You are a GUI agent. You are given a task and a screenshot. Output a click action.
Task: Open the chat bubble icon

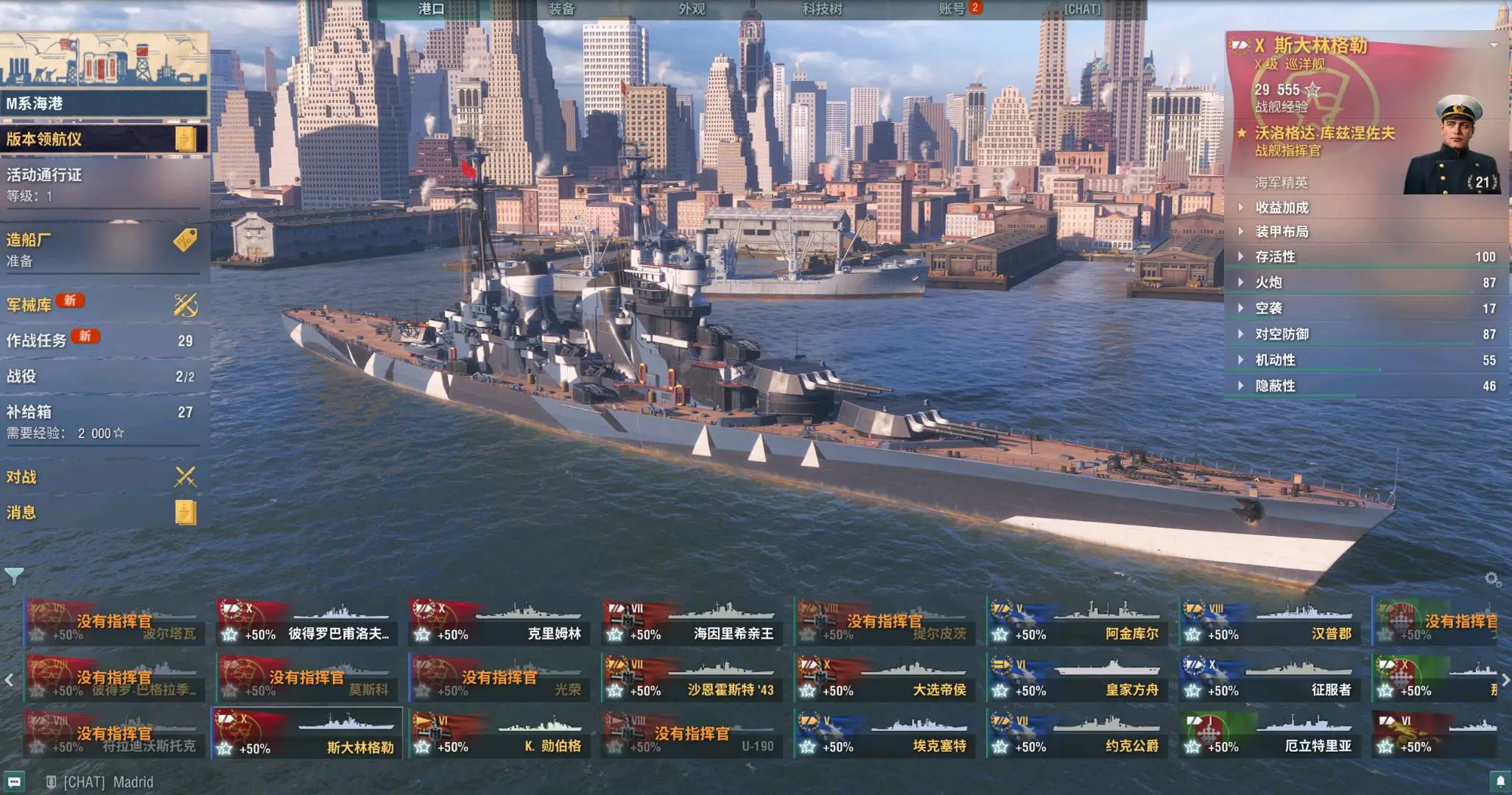[14, 782]
